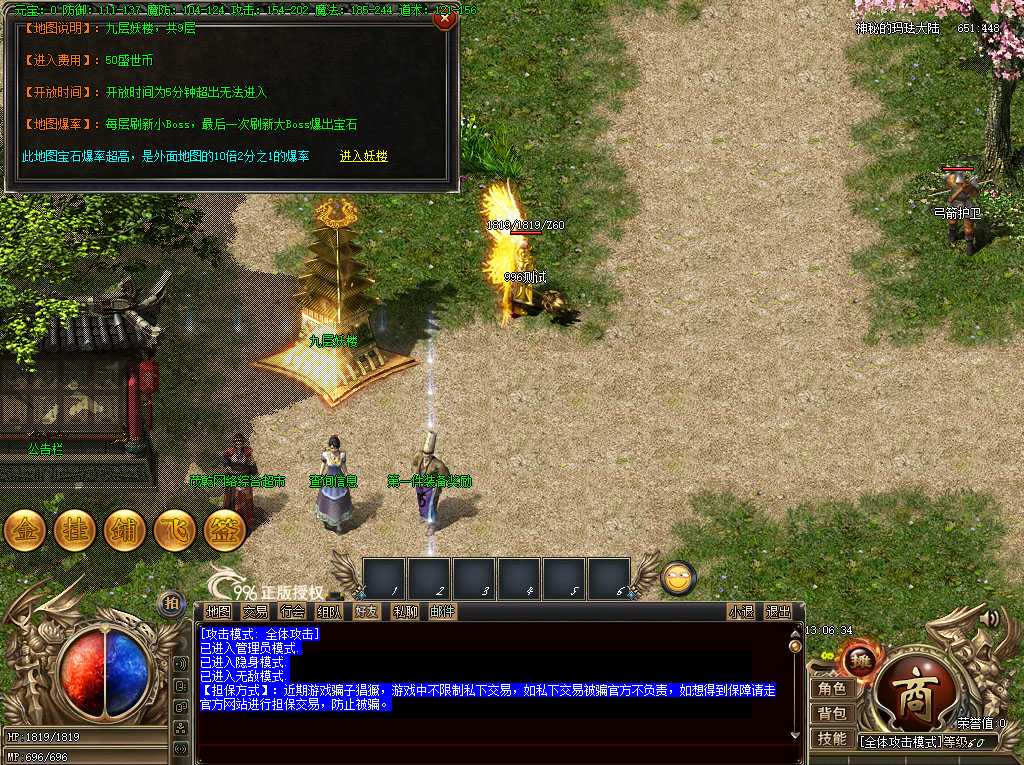Activate the 挂 auto-play round button

coord(75,530)
